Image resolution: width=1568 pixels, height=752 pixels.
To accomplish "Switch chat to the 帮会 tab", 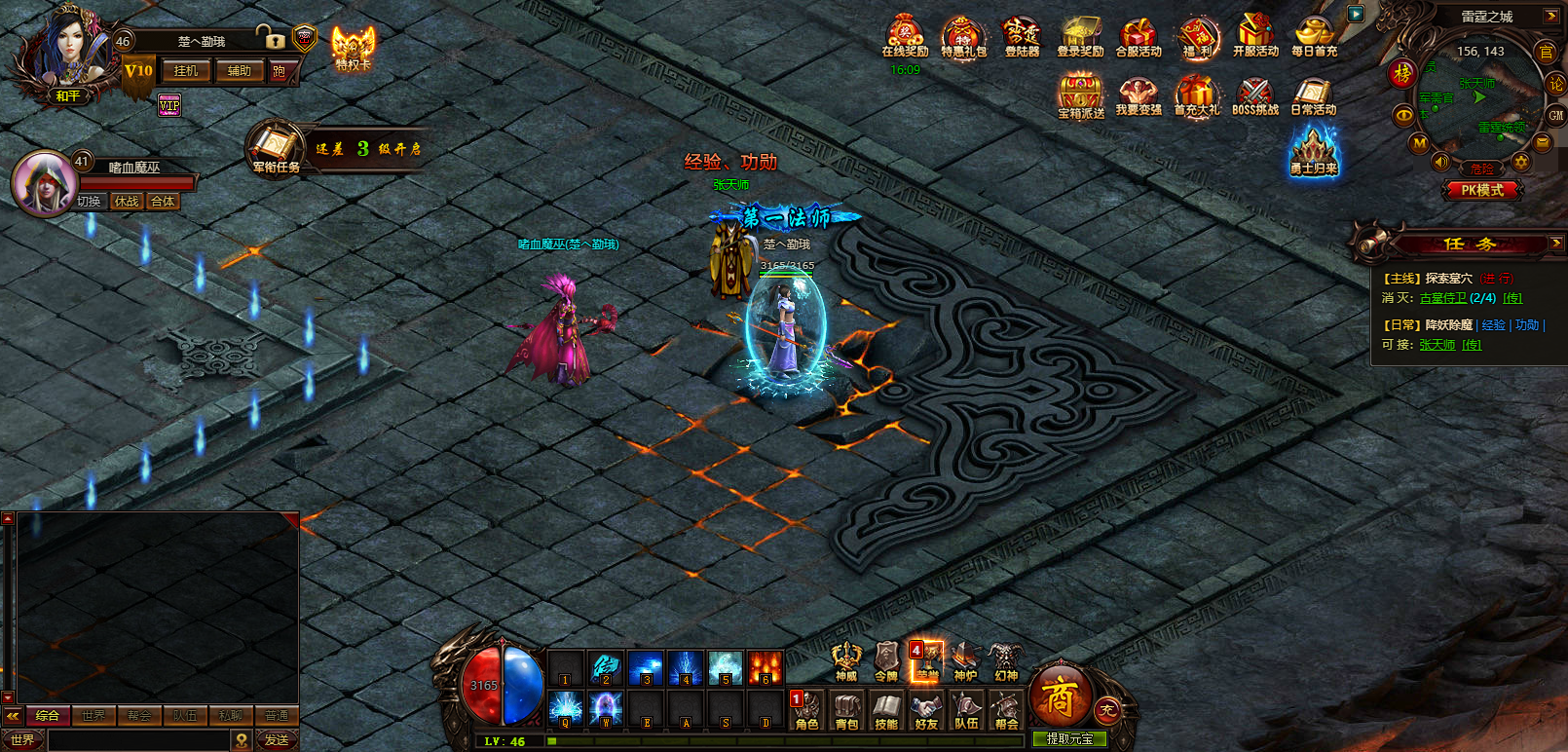I will 139,715.
